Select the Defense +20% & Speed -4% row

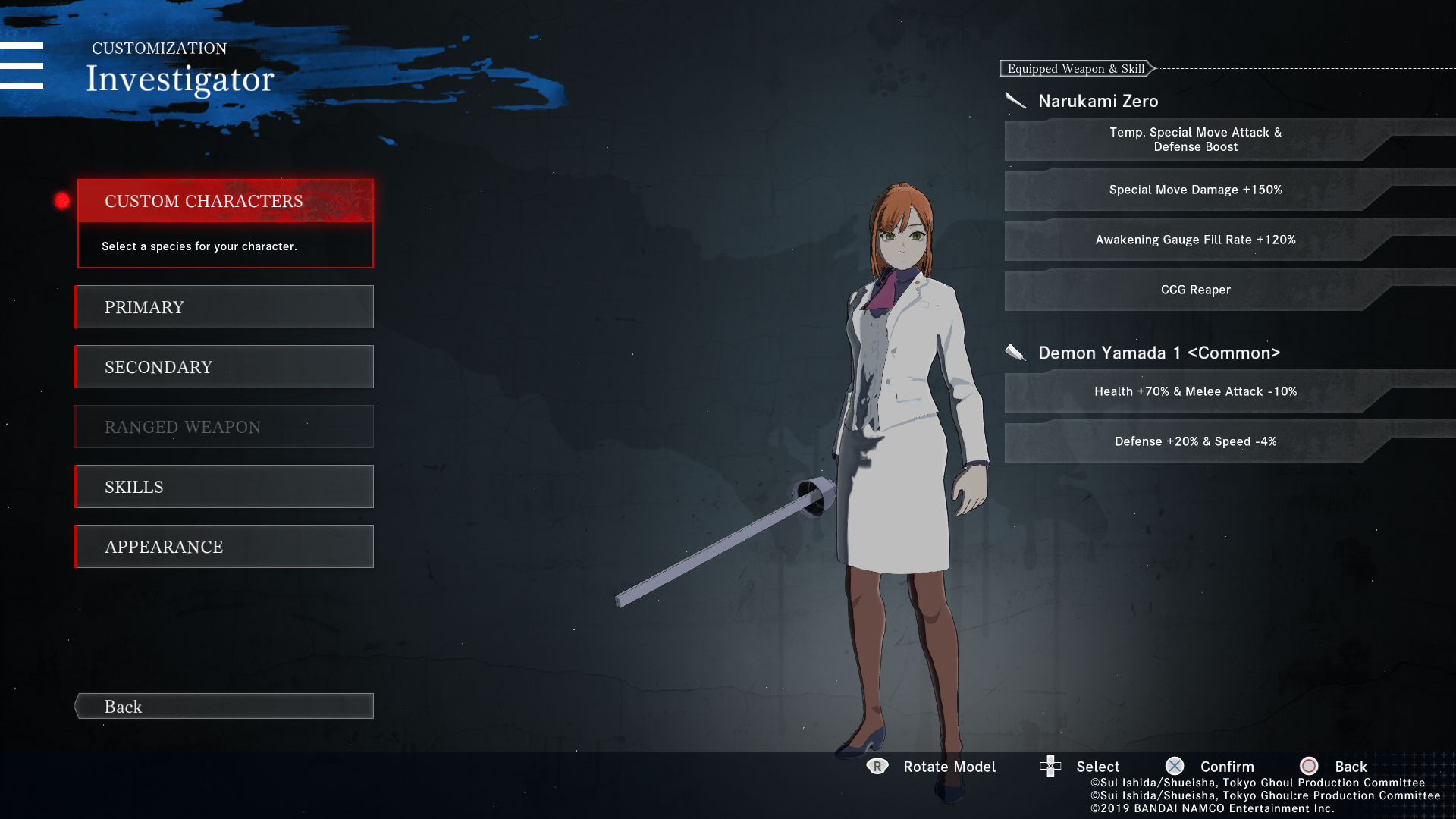click(1195, 441)
